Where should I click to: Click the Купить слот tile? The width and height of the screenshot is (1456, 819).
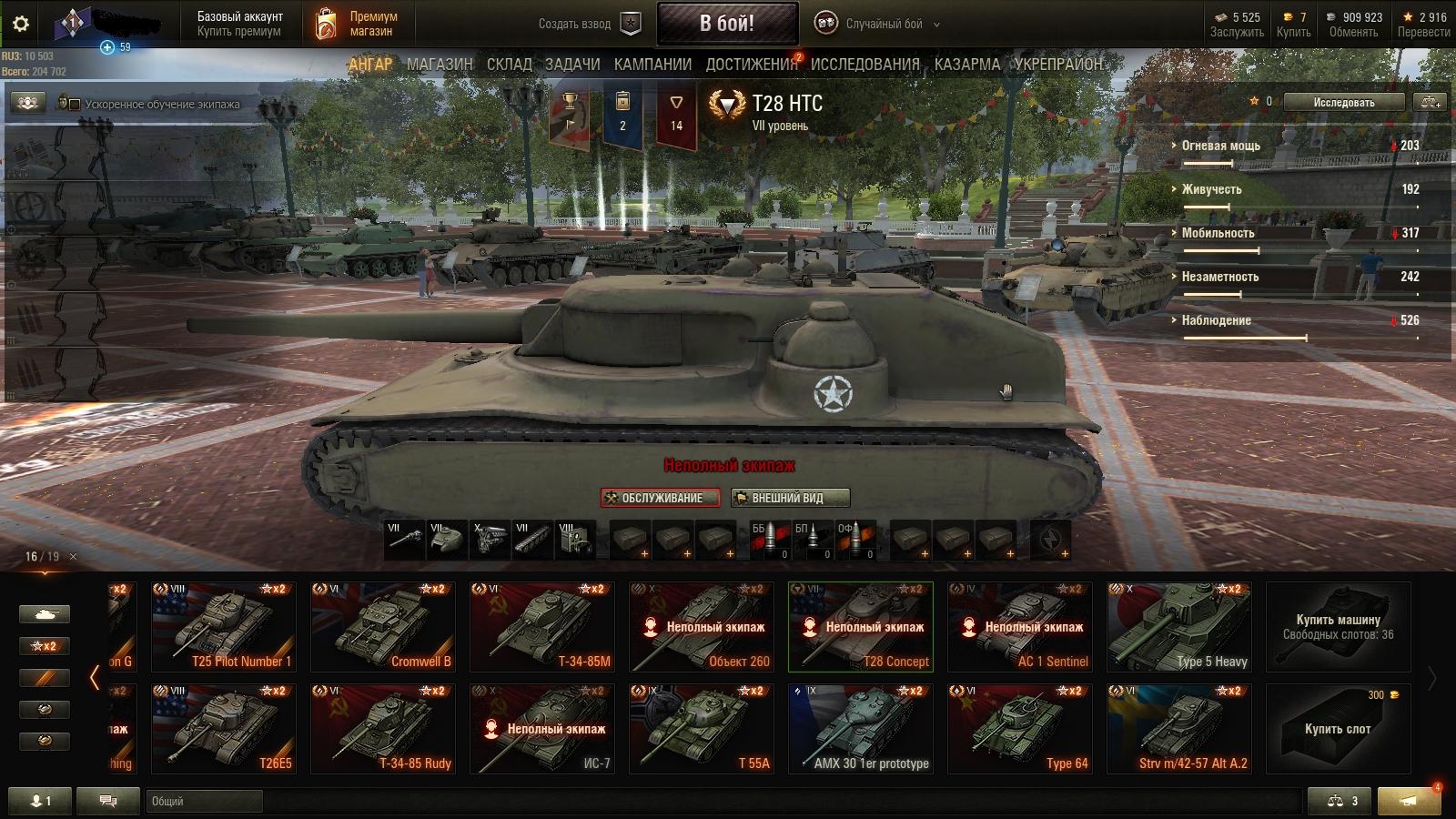(1338, 729)
